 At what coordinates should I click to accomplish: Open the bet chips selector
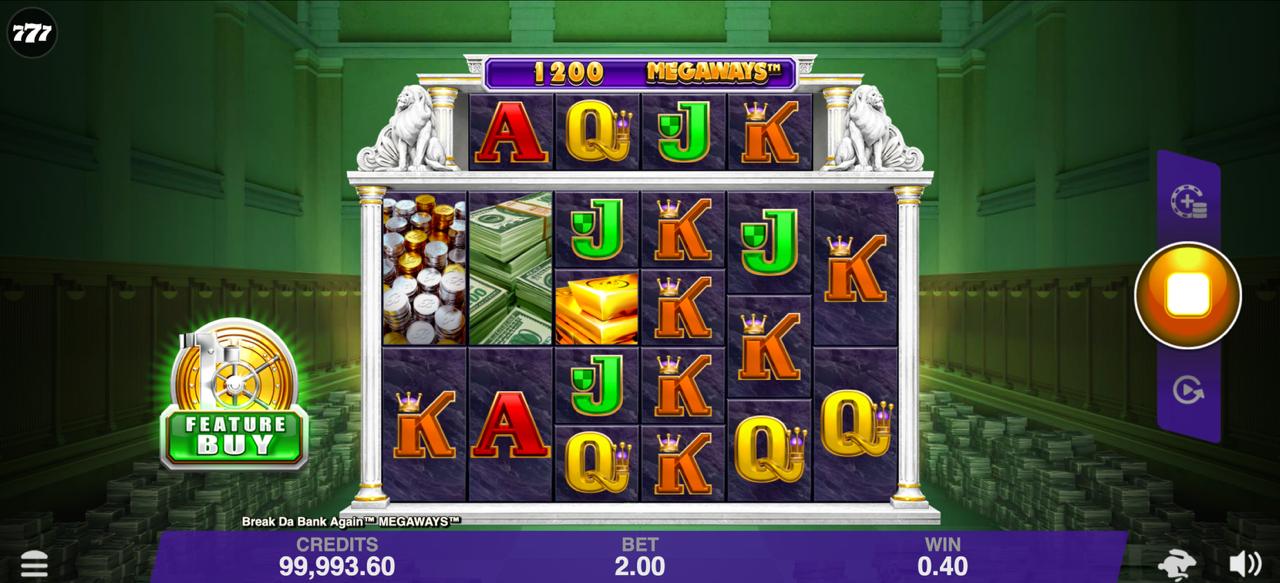click(1188, 201)
